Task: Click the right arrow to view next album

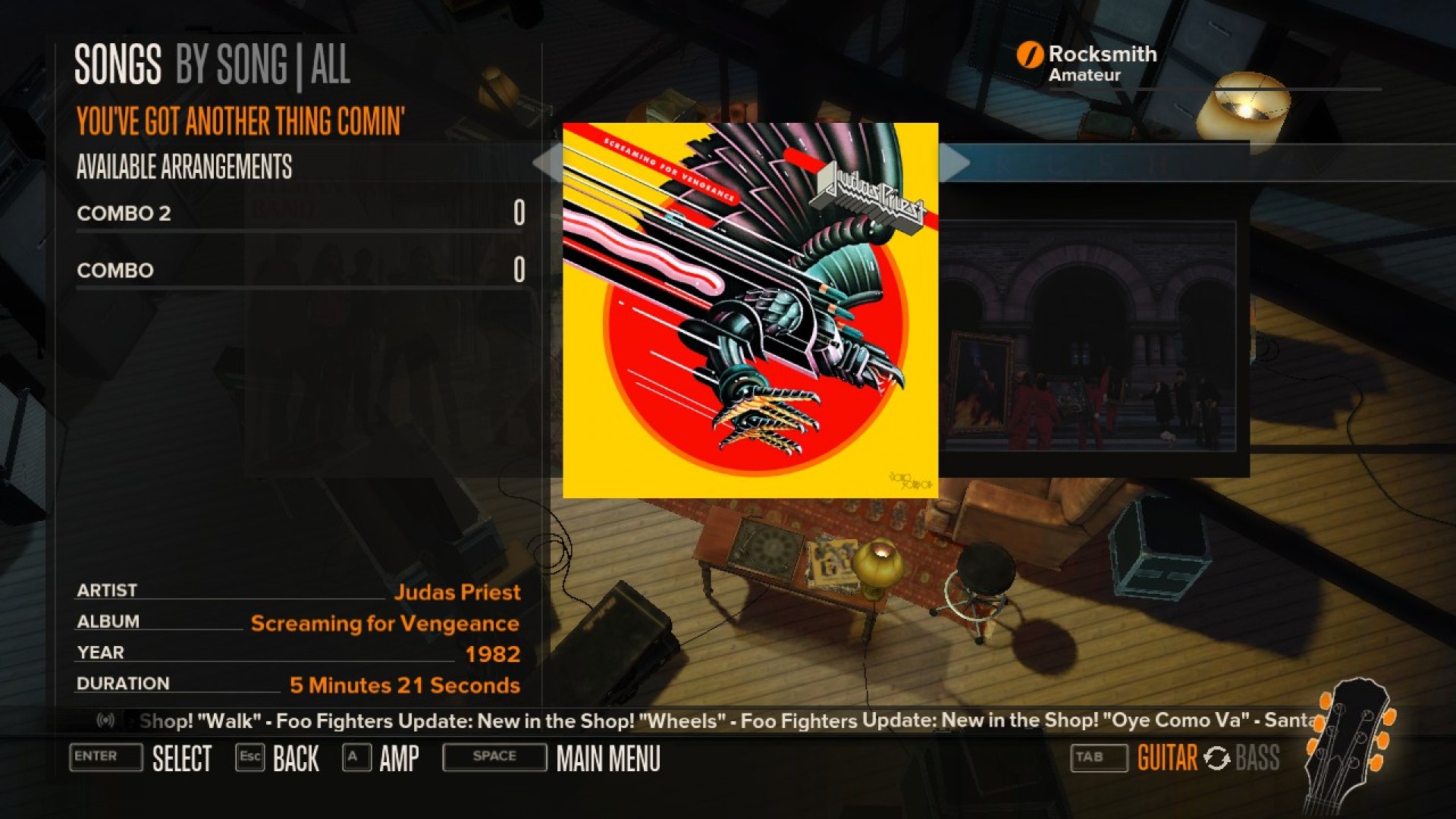Action: pyautogui.click(x=955, y=162)
